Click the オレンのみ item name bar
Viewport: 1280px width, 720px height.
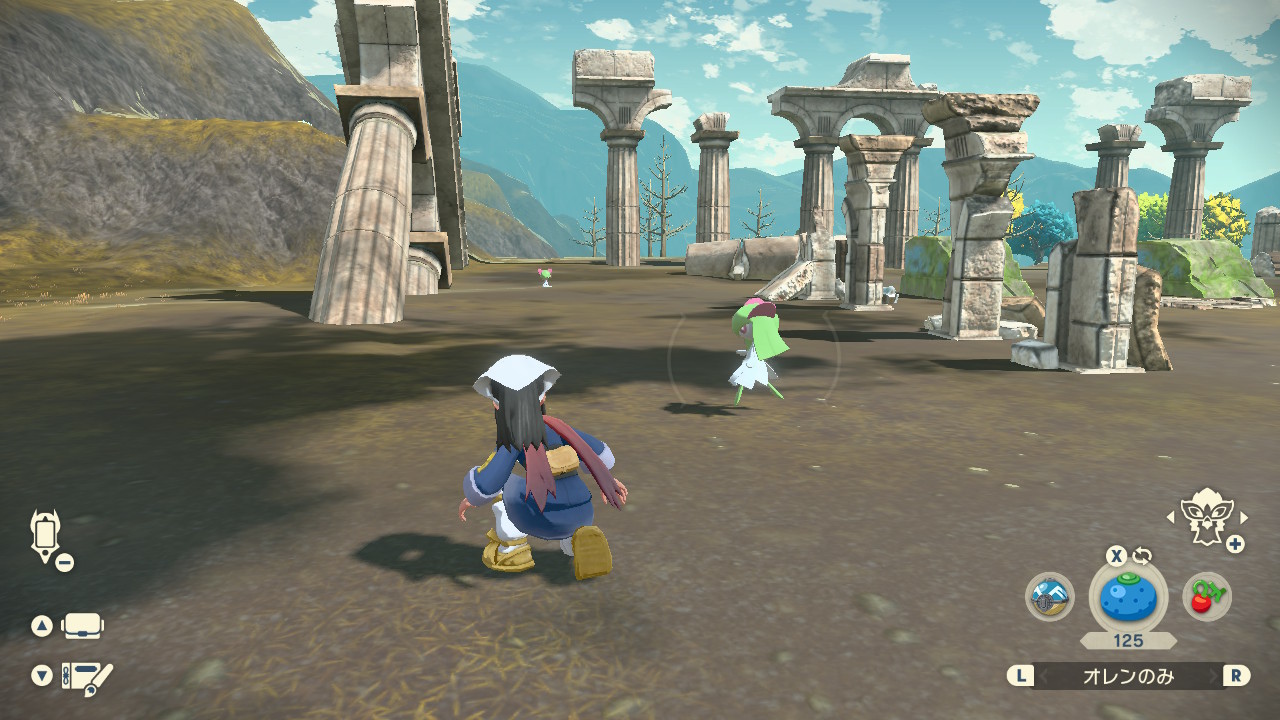pyautogui.click(x=1128, y=676)
